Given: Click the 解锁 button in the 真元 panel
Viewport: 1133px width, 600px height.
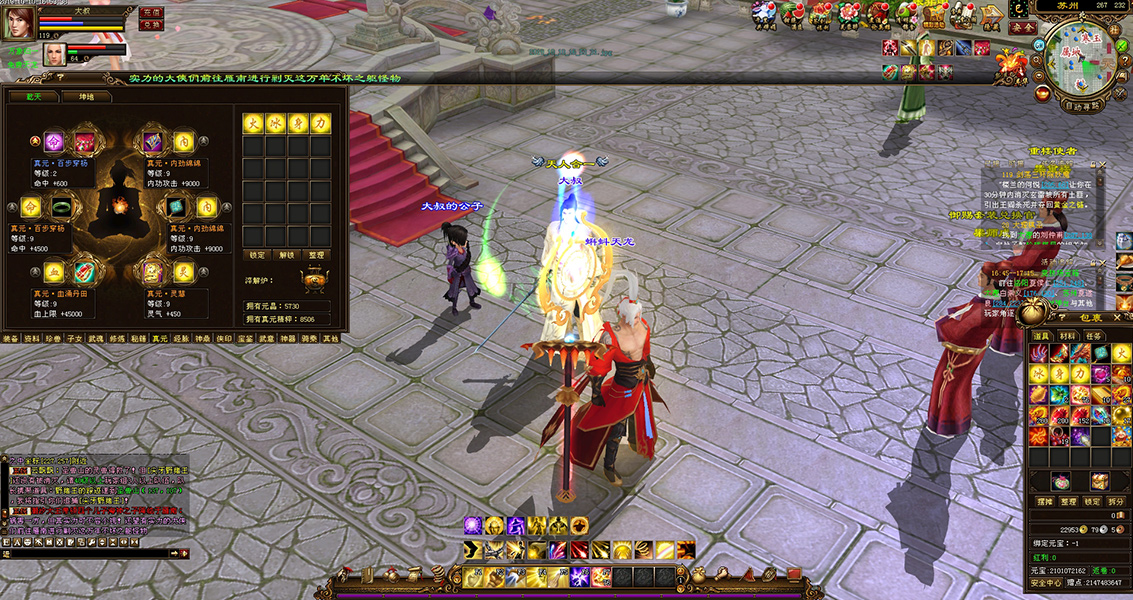Looking at the screenshot, I should 286,255.
